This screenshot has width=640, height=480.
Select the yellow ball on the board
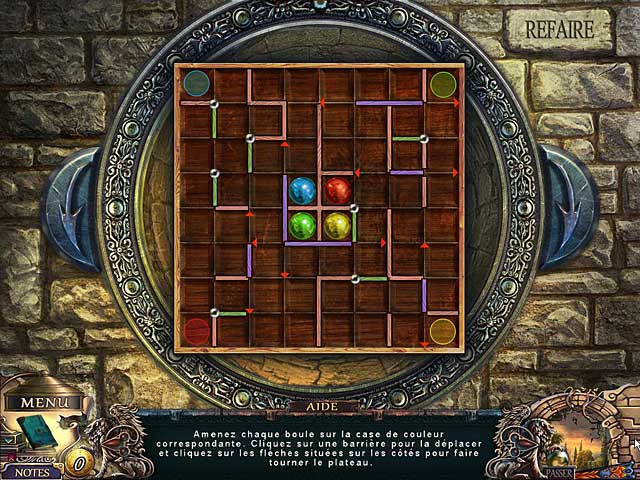[x=338, y=225]
